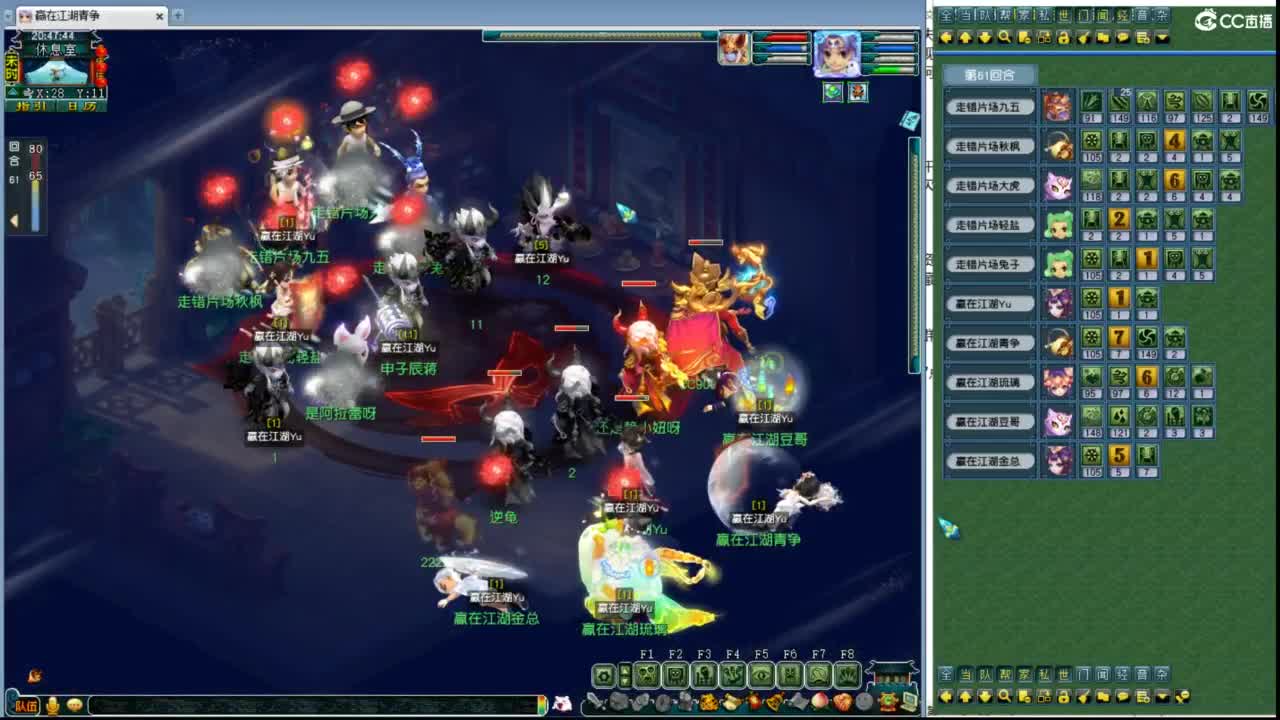Image resolution: width=1280 pixels, height=720 pixels.
Task: Click the golden bell item icon
Action: click(x=773, y=701)
